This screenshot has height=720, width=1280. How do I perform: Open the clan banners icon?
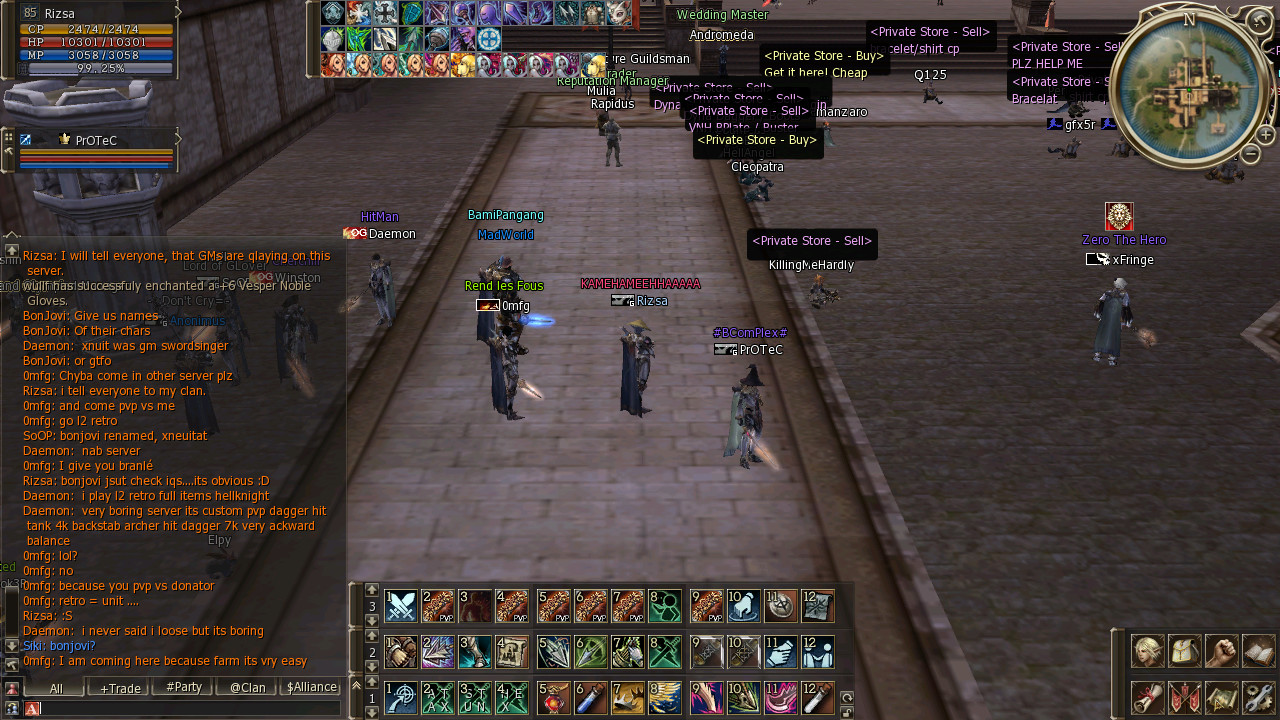coord(1184,697)
